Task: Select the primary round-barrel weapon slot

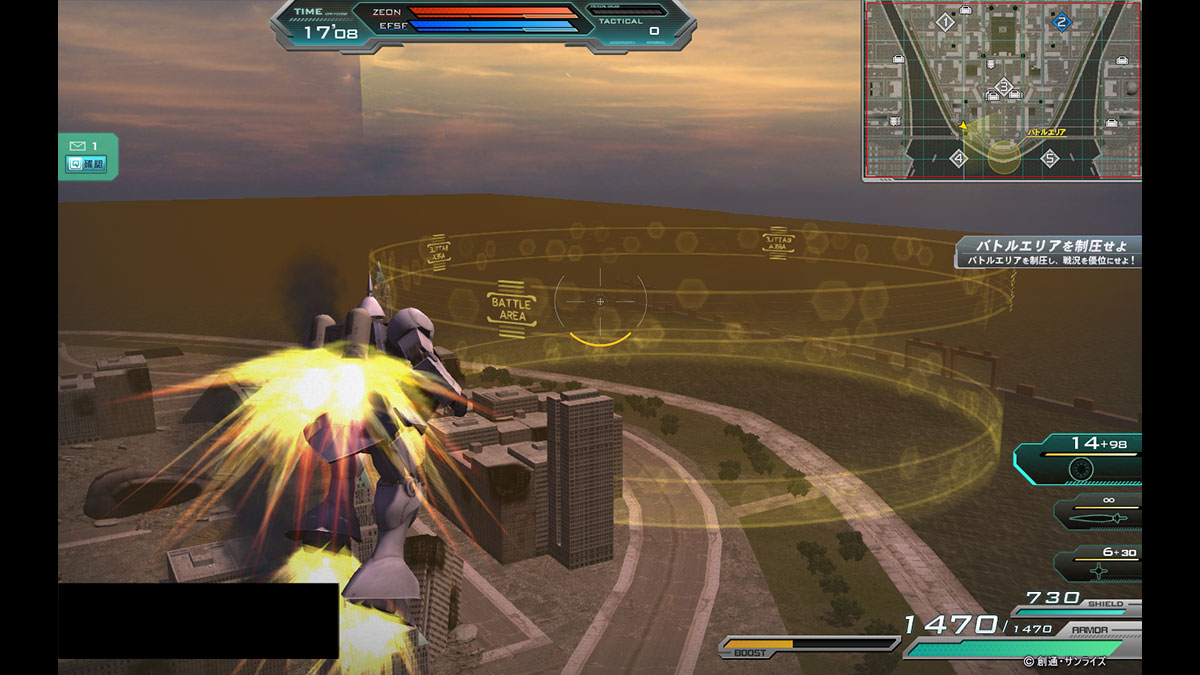Action: (1082, 467)
